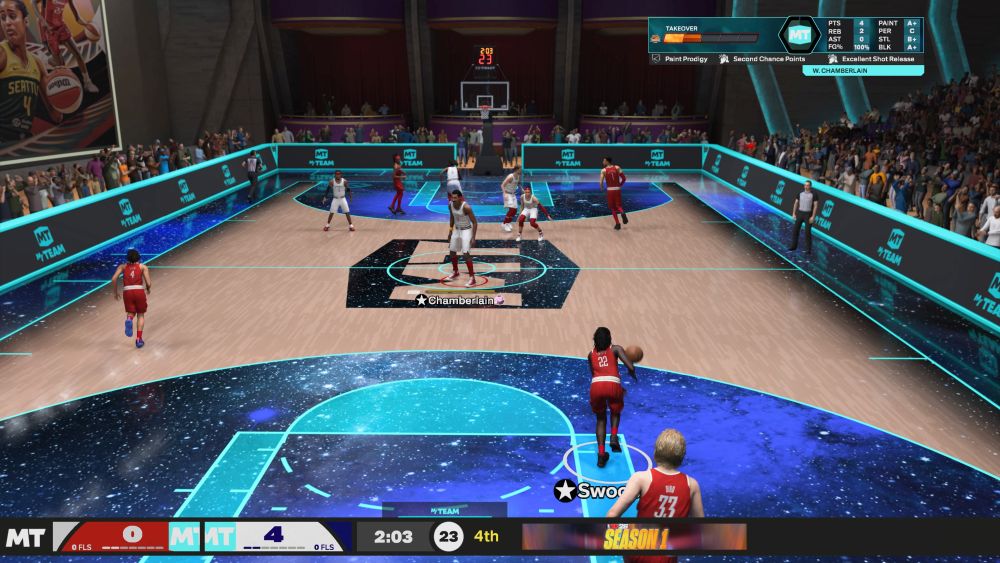Image resolution: width=1000 pixels, height=563 pixels.
Task: Click the Paint Prodigy badge icon
Action: pyautogui.click(x=656, y=59)
